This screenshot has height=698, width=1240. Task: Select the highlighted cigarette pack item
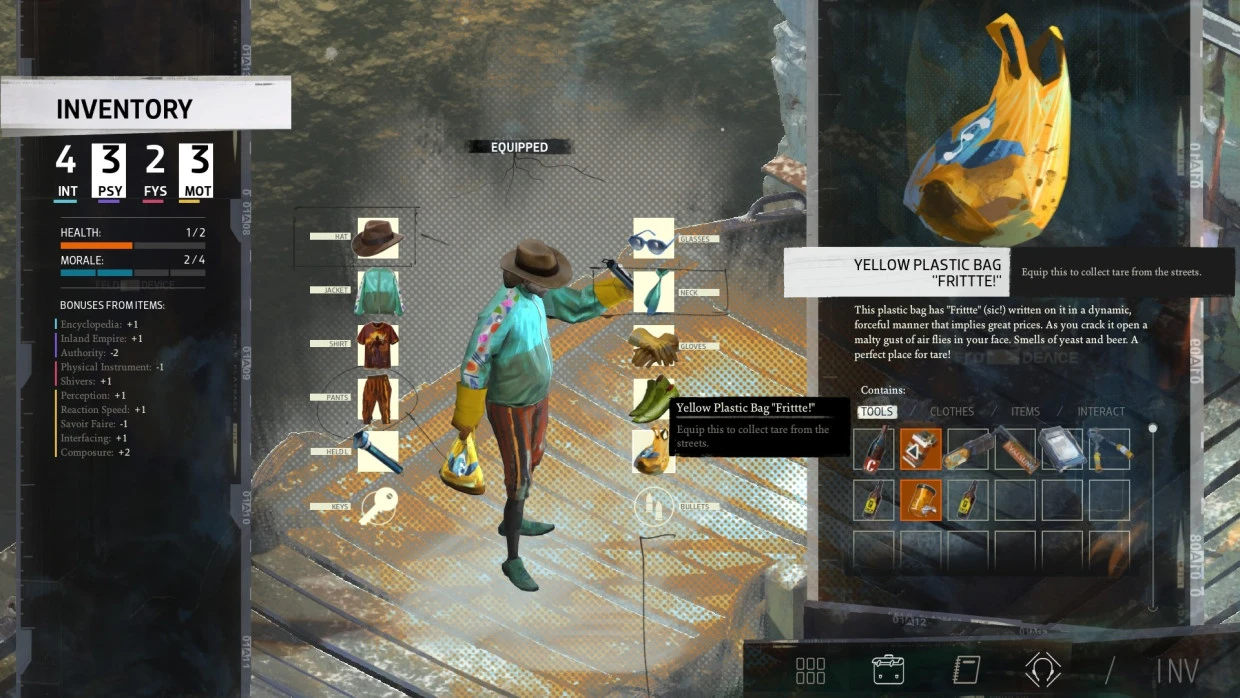pos(920,450)
